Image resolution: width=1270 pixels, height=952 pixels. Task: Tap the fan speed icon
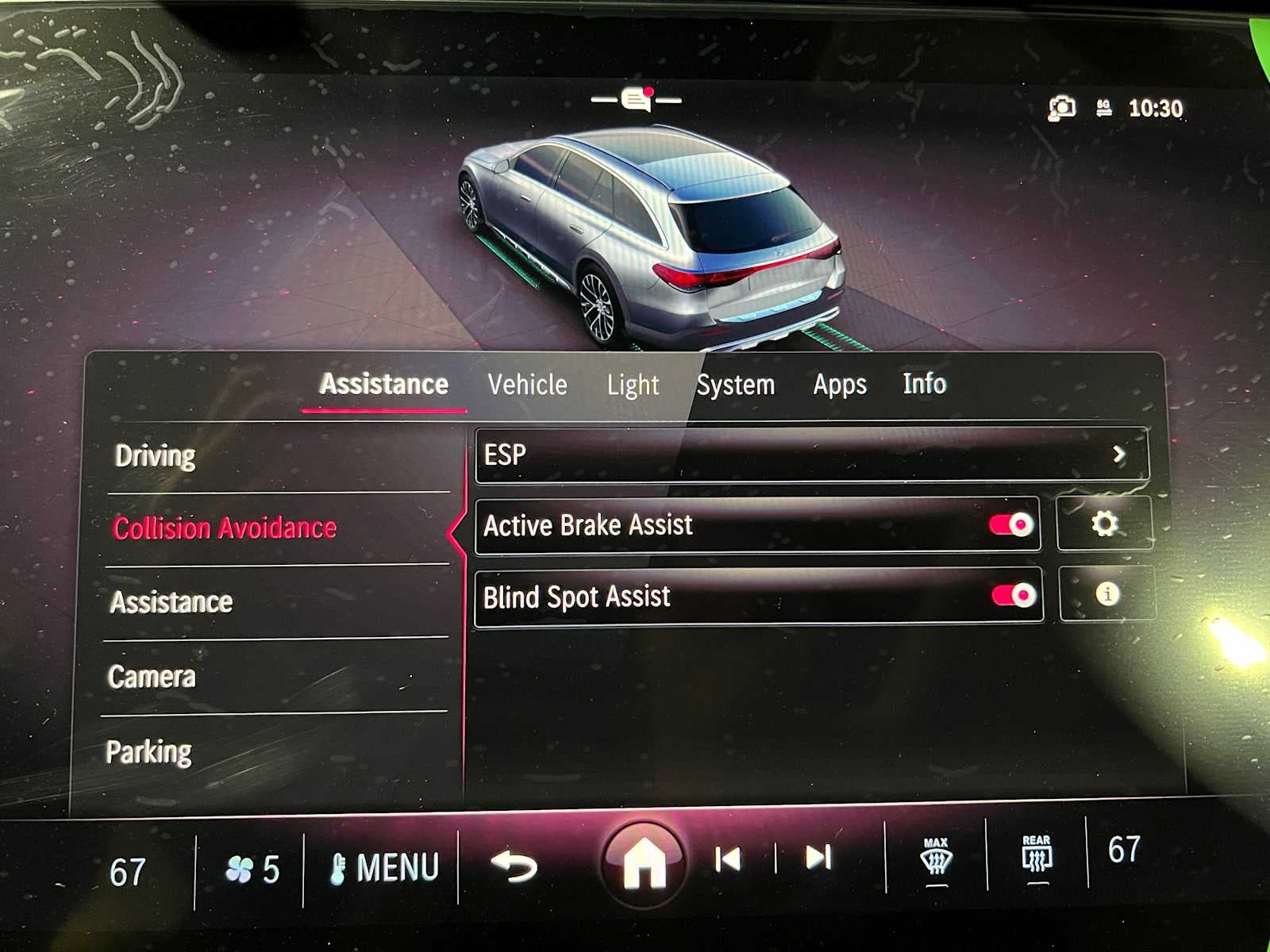pos(238,868)
